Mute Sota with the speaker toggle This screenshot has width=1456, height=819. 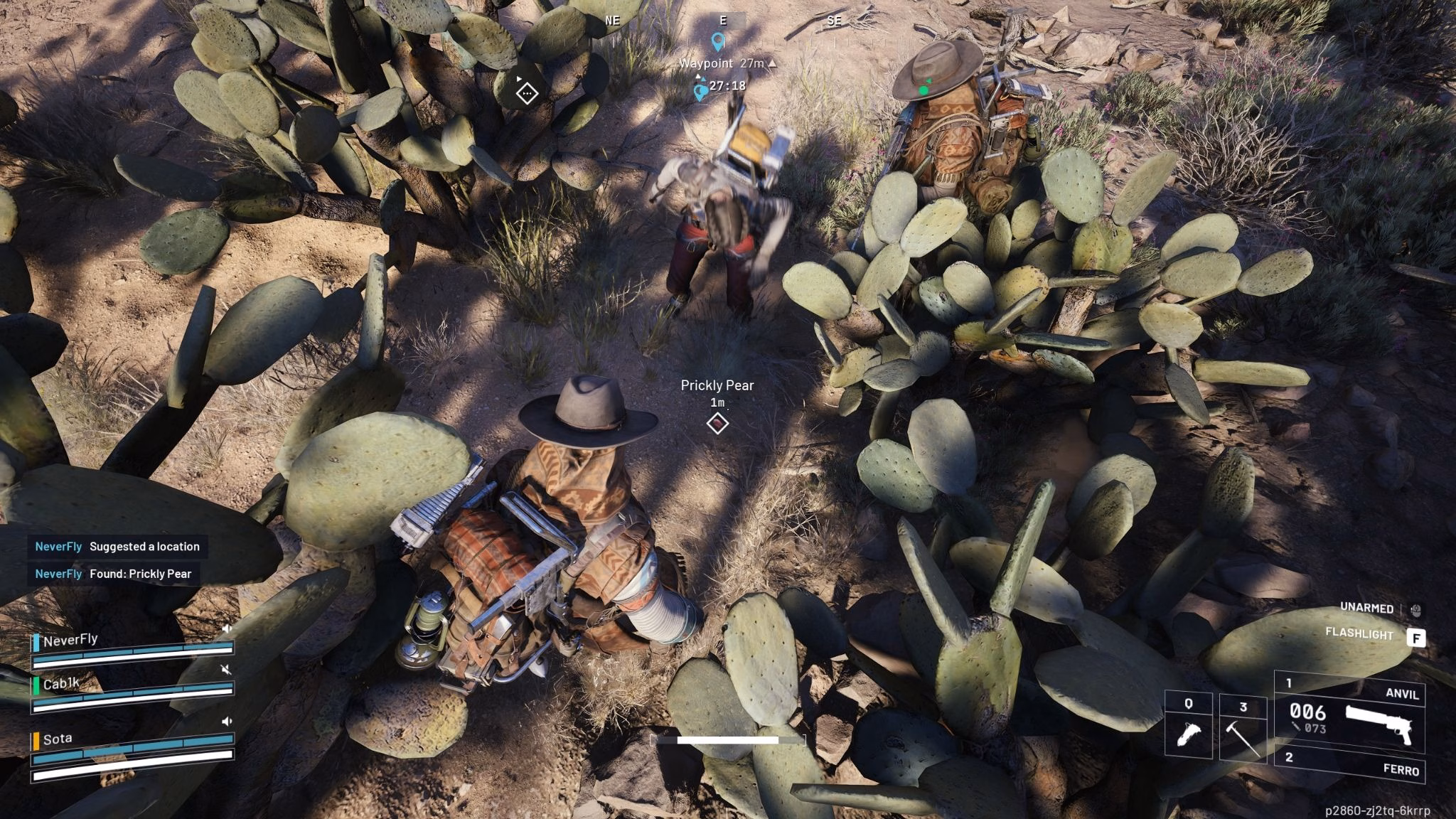tap(227, 720)
